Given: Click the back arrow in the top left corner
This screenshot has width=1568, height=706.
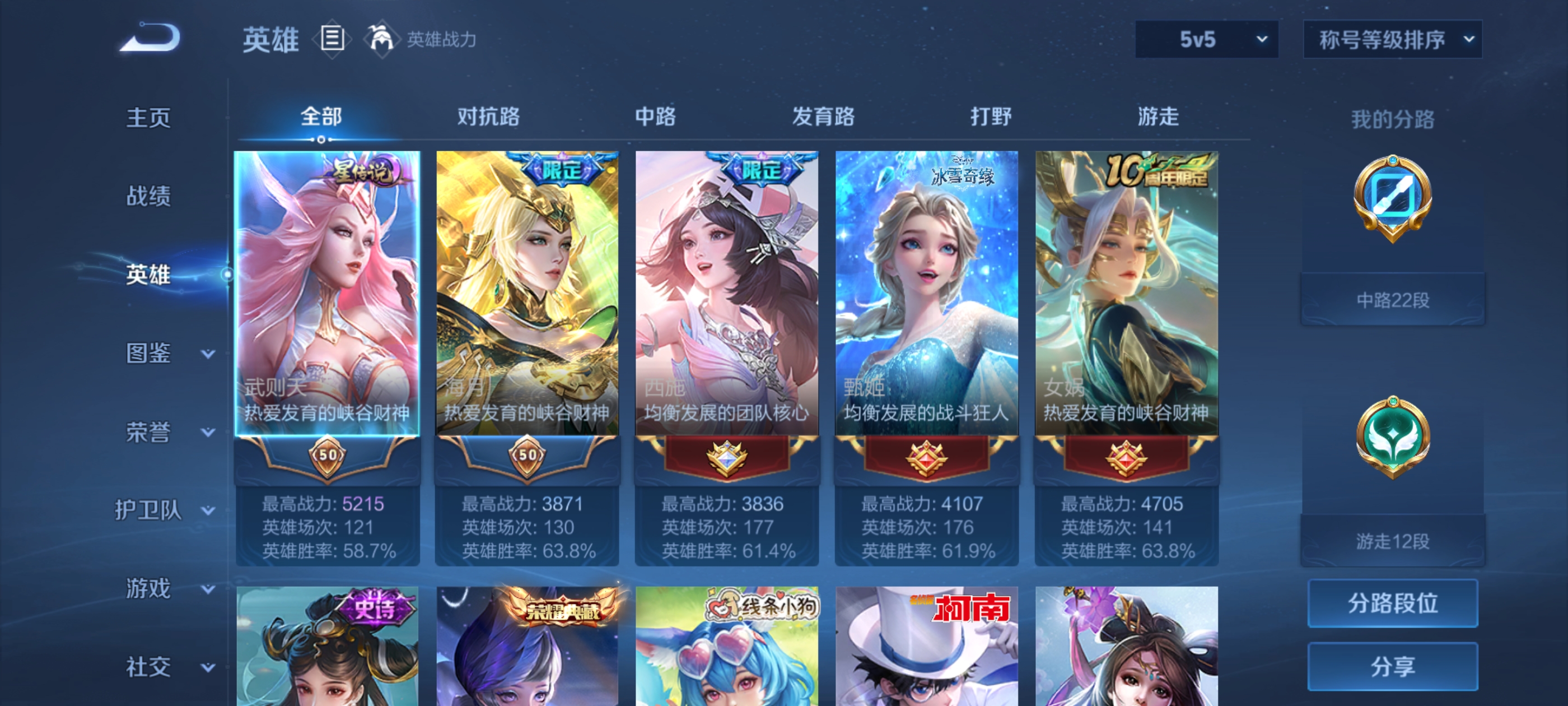Looking at the screenshot, I should (150, 38).
